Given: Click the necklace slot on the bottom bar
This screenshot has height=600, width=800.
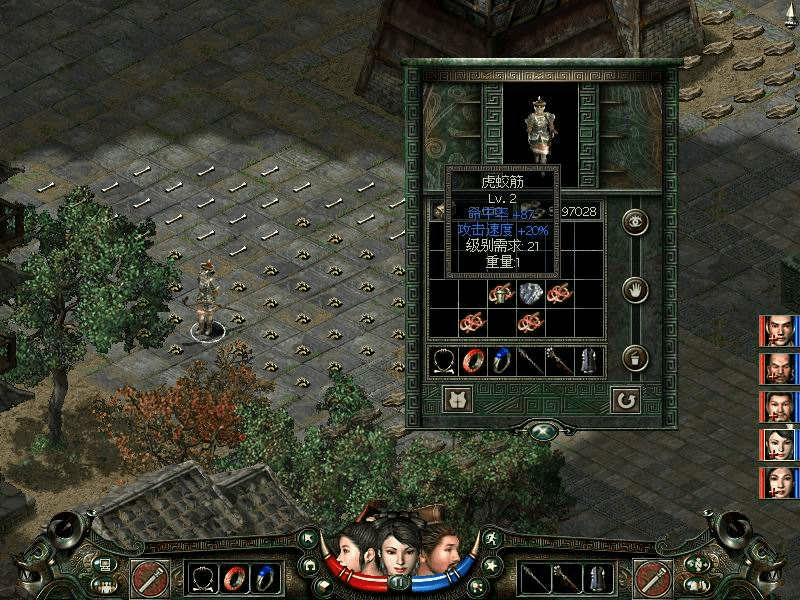Looking at the screenshot, I should click(205, 577).
